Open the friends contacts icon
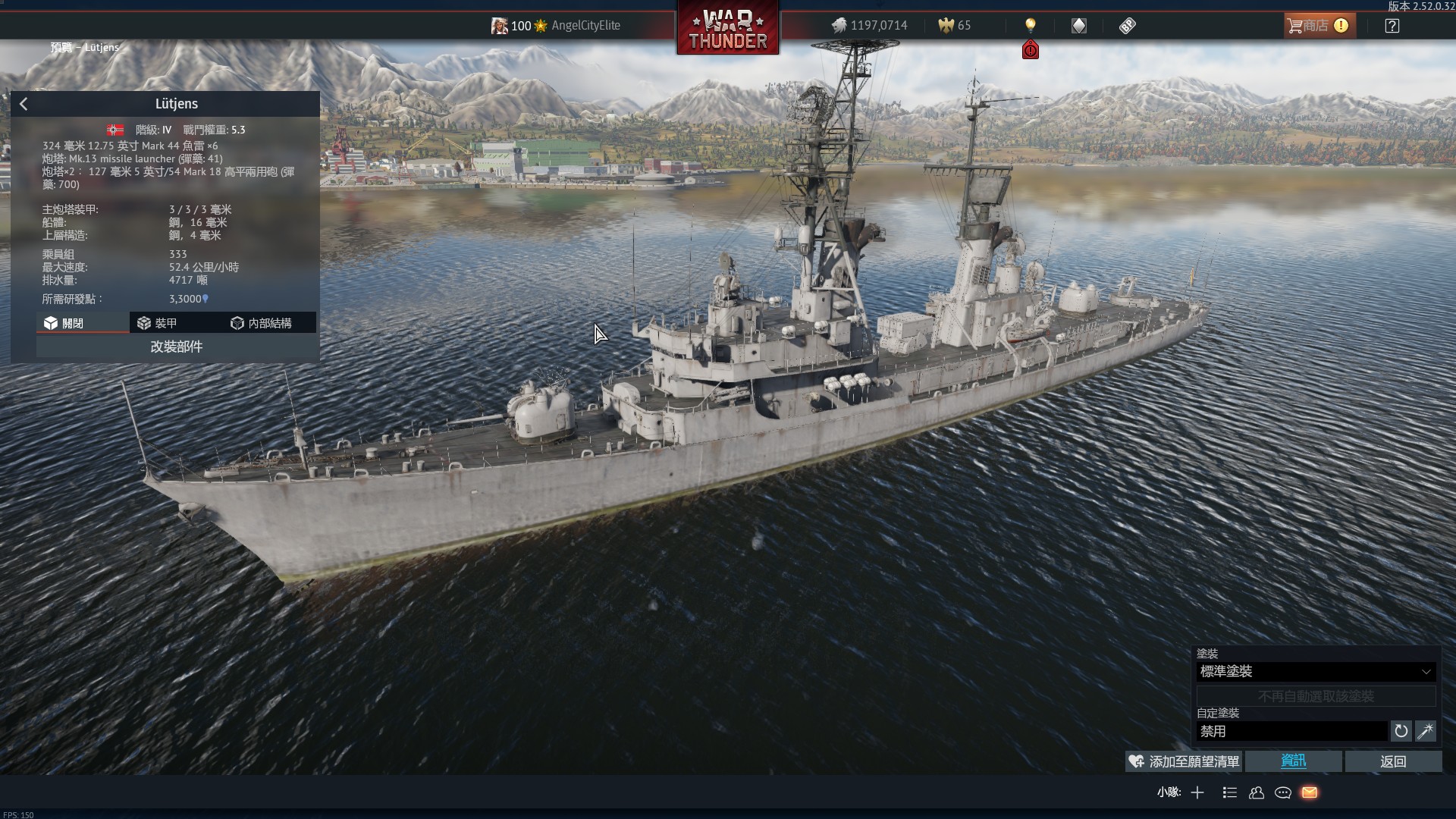 (1257, 792)
